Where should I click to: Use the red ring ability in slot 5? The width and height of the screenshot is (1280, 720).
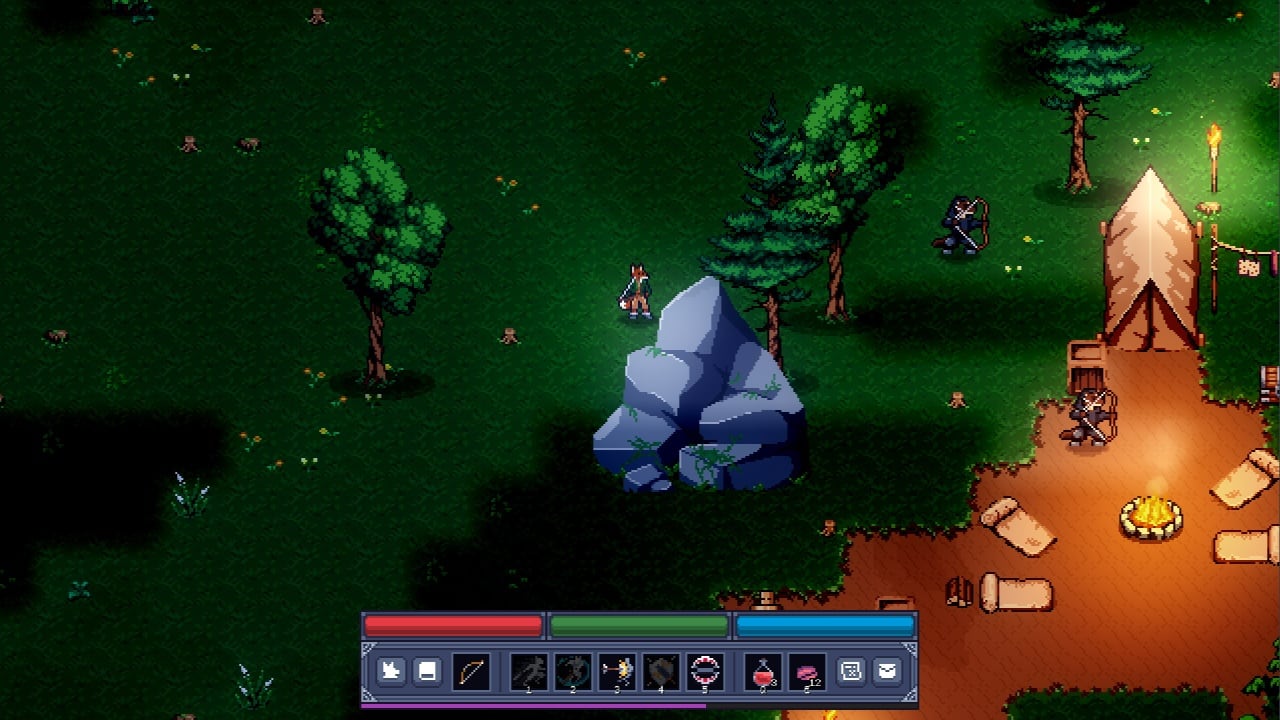tap(706, 672)
